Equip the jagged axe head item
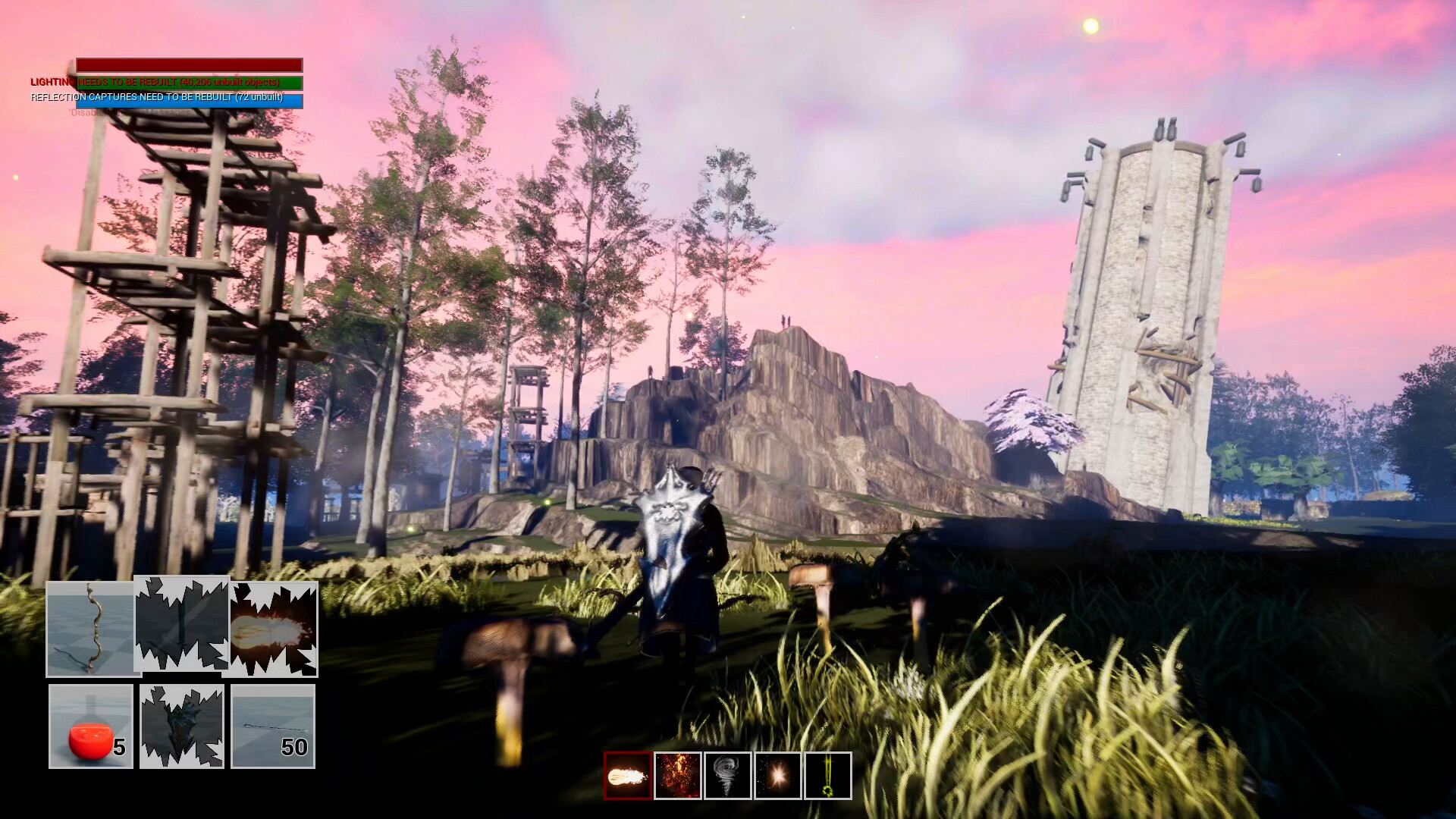The height and width of the screenshot is (819, 1456). tap(180, 726)
